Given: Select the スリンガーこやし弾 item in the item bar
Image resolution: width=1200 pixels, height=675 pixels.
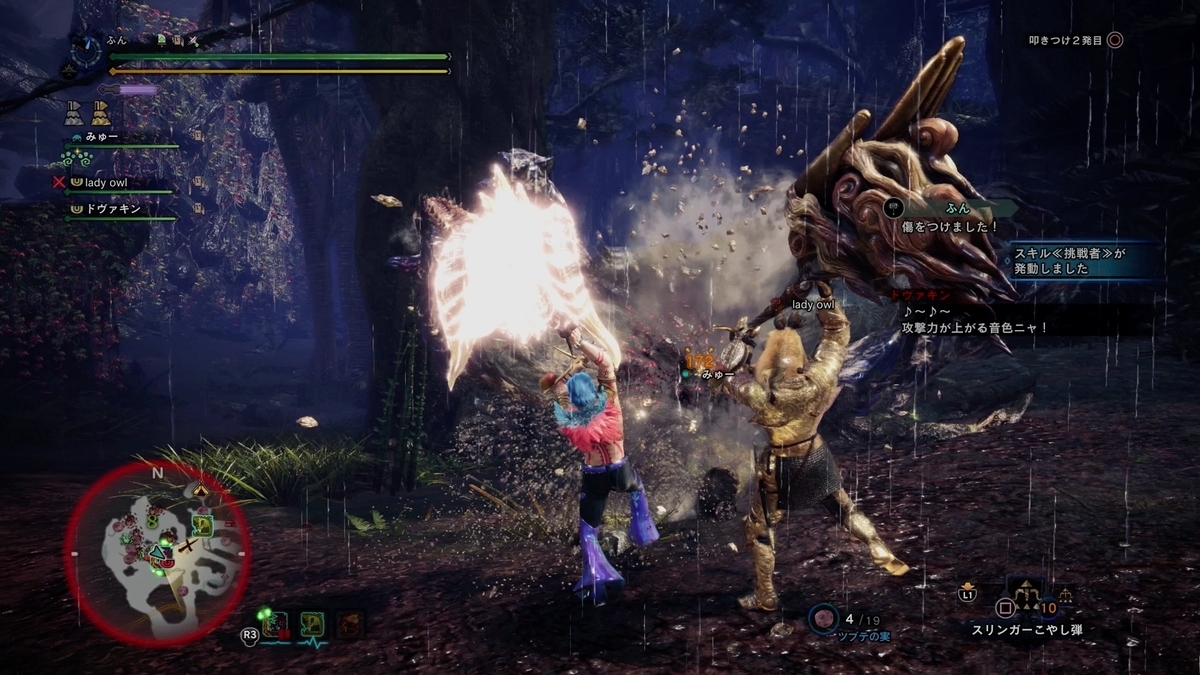Looking at the screenshot, I should (1026, 630).
